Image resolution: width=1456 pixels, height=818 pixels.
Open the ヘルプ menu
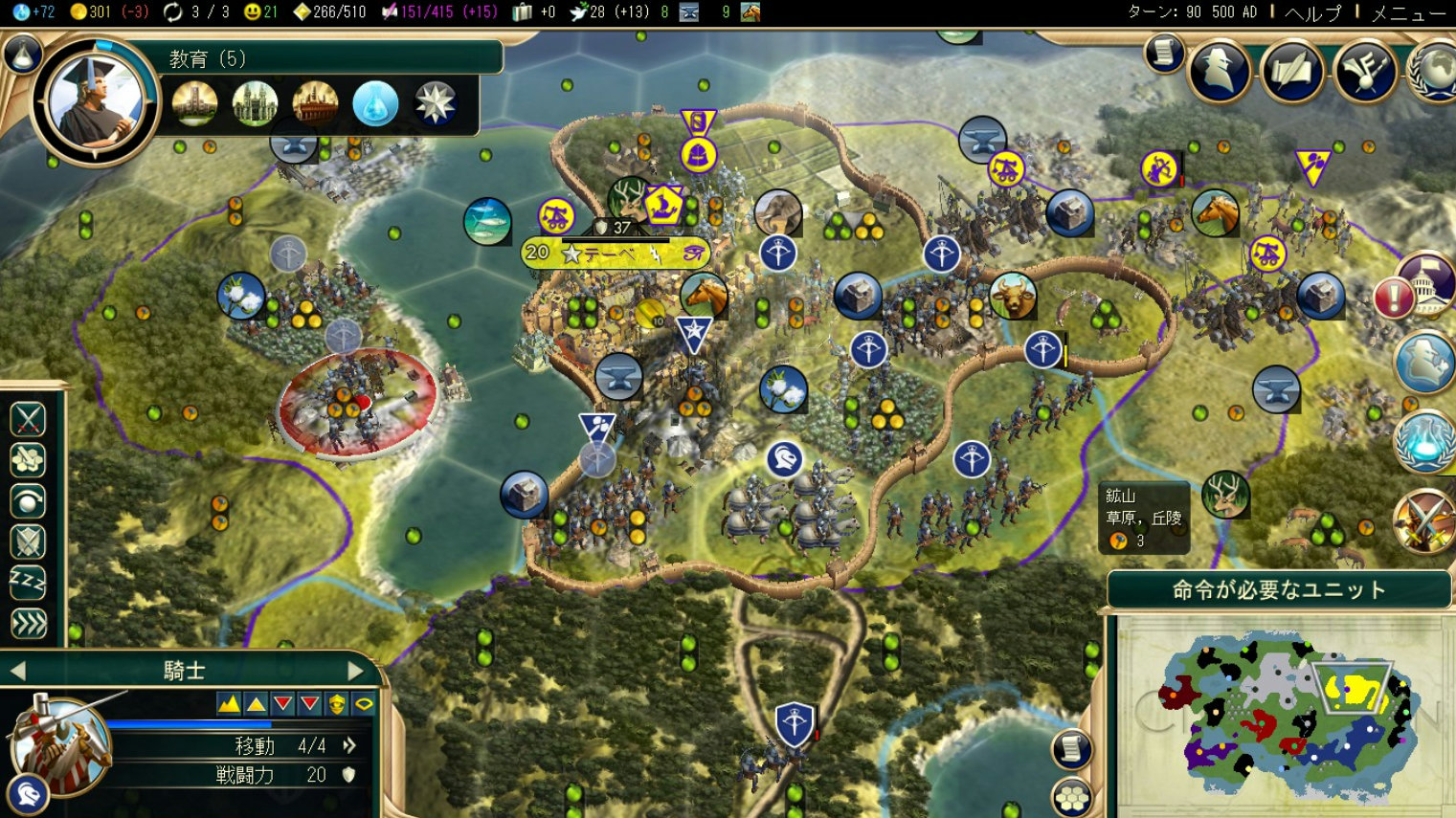(x=1313, y=11)
